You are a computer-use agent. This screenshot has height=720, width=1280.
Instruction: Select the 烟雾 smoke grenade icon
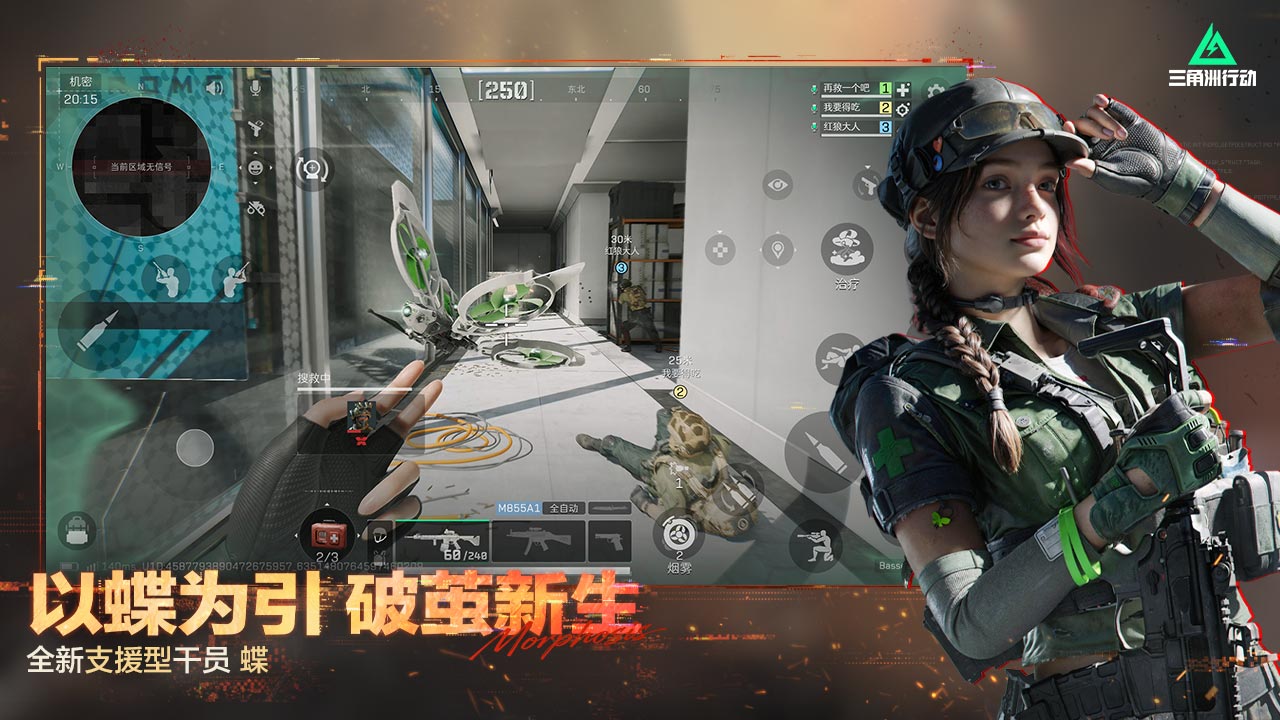[x=679, y=536]
